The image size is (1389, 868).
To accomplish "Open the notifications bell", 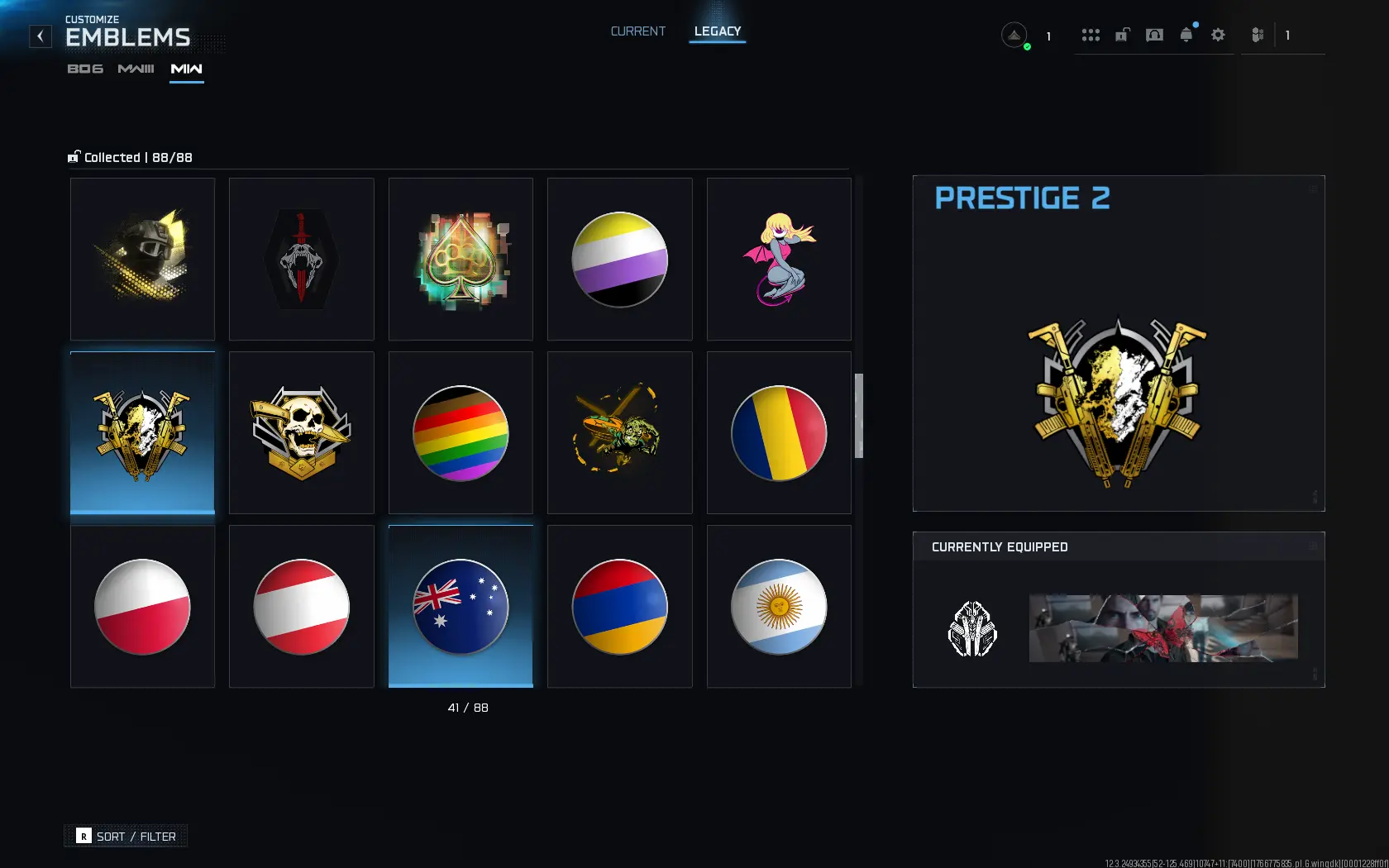I will 1186,35.
